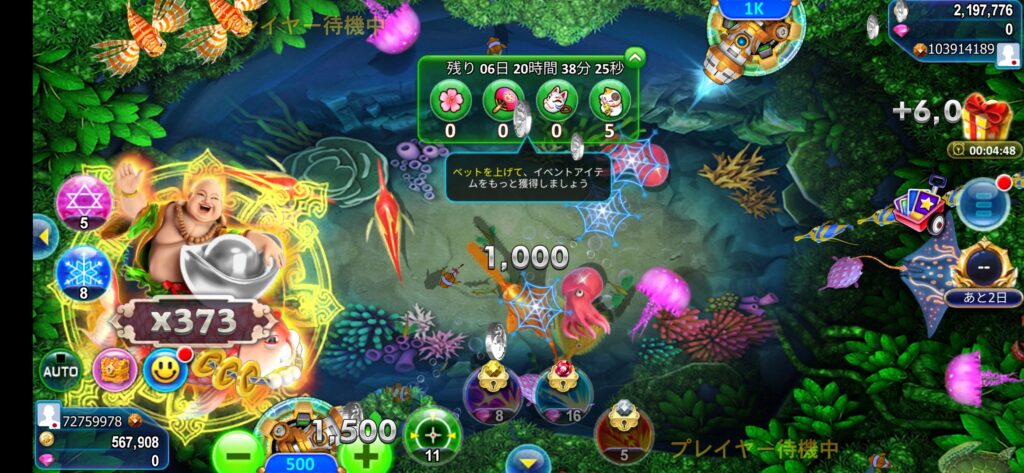
Task: Click the blue down-arrow button at bottom
Action: tap(527, 460)
